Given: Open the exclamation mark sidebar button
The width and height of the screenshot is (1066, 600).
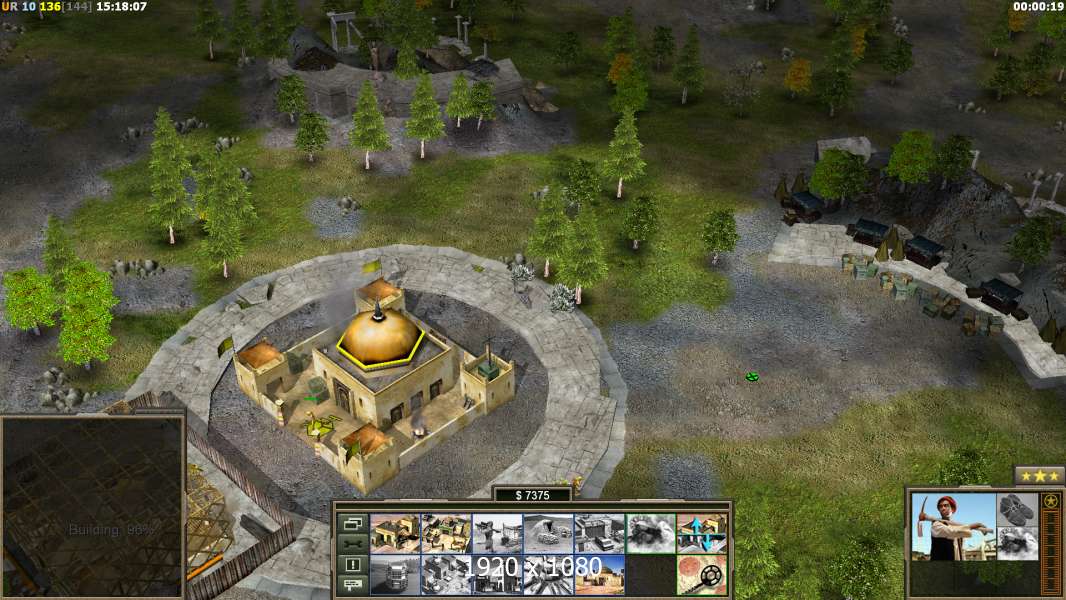Looking at the screenshot, I should pyautogui.click(x=353, y=563).
